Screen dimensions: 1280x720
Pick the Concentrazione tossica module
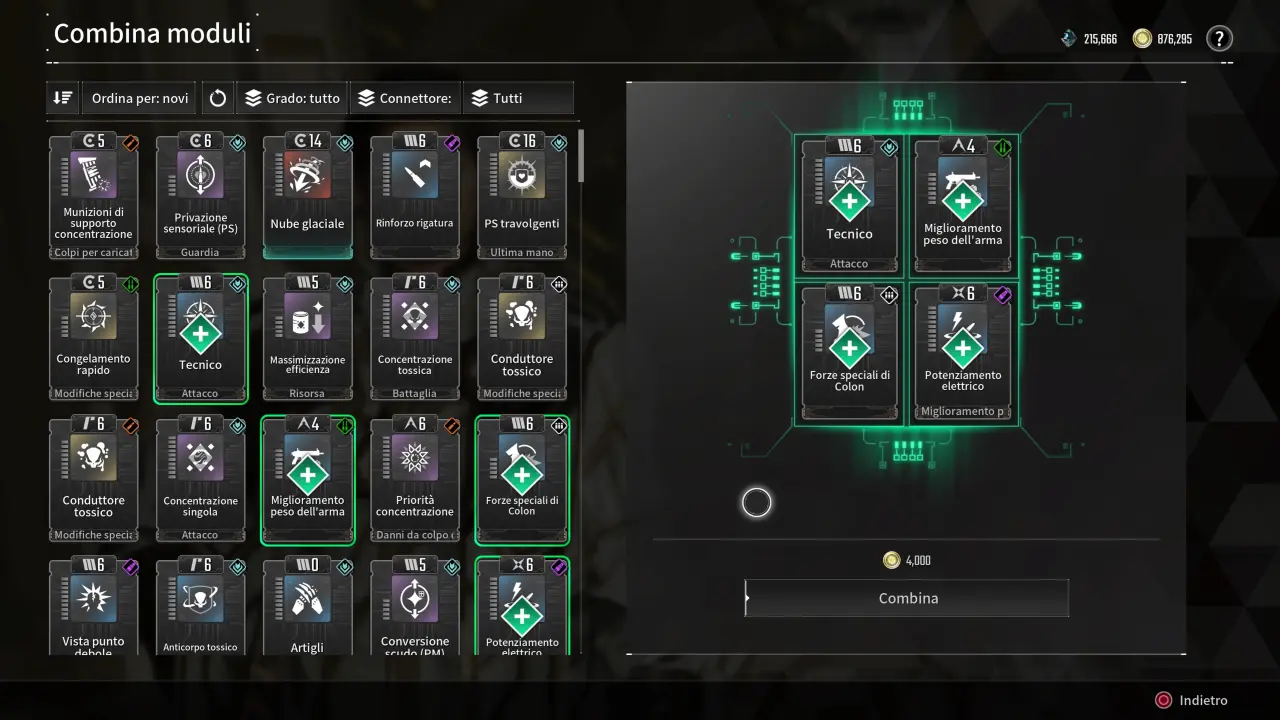tap(415, 338)
